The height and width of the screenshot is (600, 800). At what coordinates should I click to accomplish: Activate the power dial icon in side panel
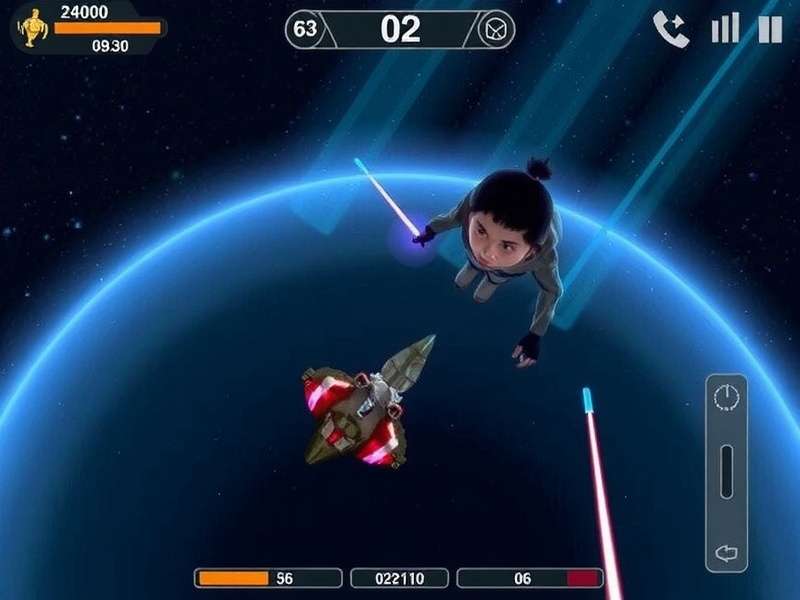click(726, 398)
